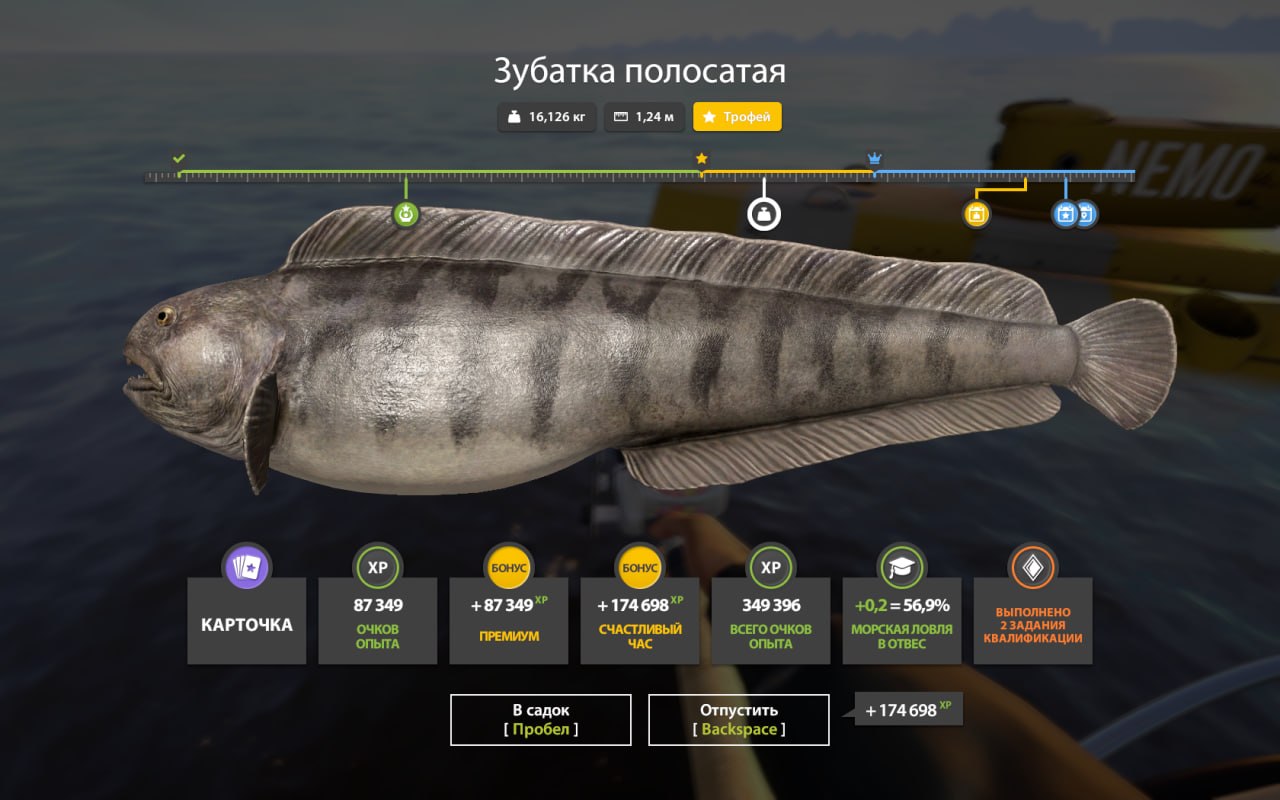
Task: Click the yellow БОНУС icon above ПРЕМИУМ
Action: [508, 568]
